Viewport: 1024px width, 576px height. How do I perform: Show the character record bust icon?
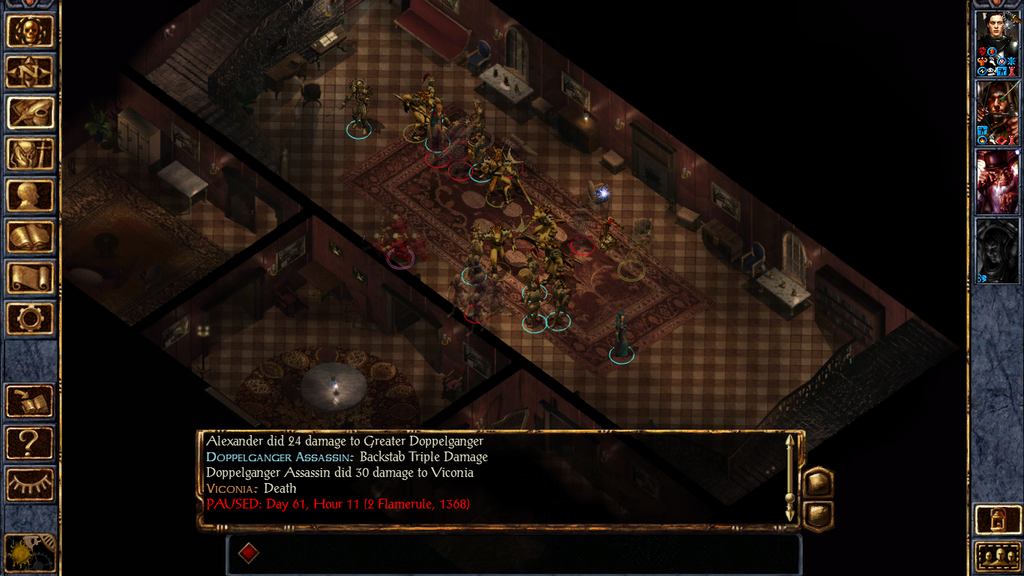pyautogui.click(x=30, y=195)
